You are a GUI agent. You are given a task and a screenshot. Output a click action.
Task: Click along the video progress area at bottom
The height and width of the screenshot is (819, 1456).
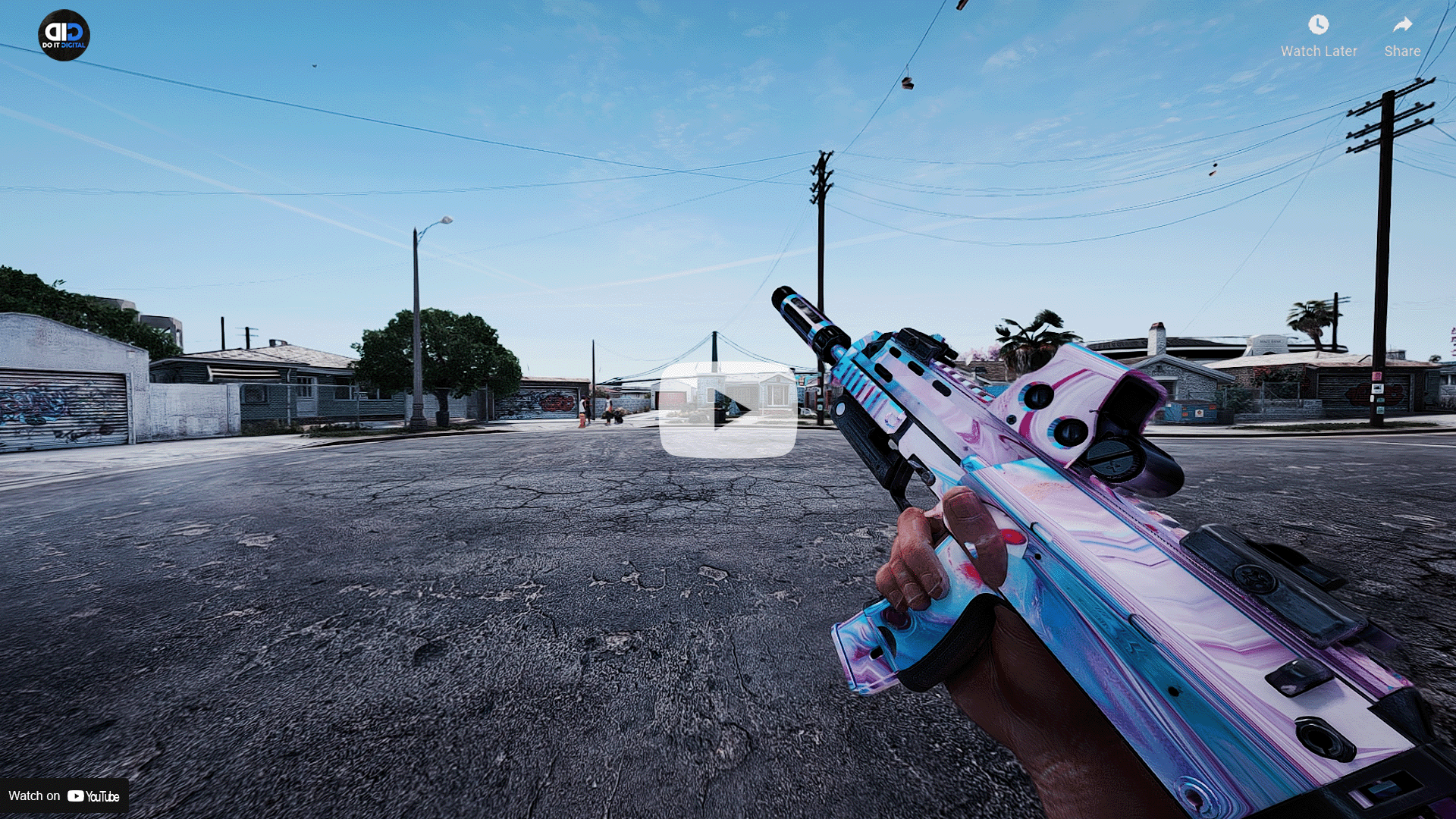click(728, 815)
